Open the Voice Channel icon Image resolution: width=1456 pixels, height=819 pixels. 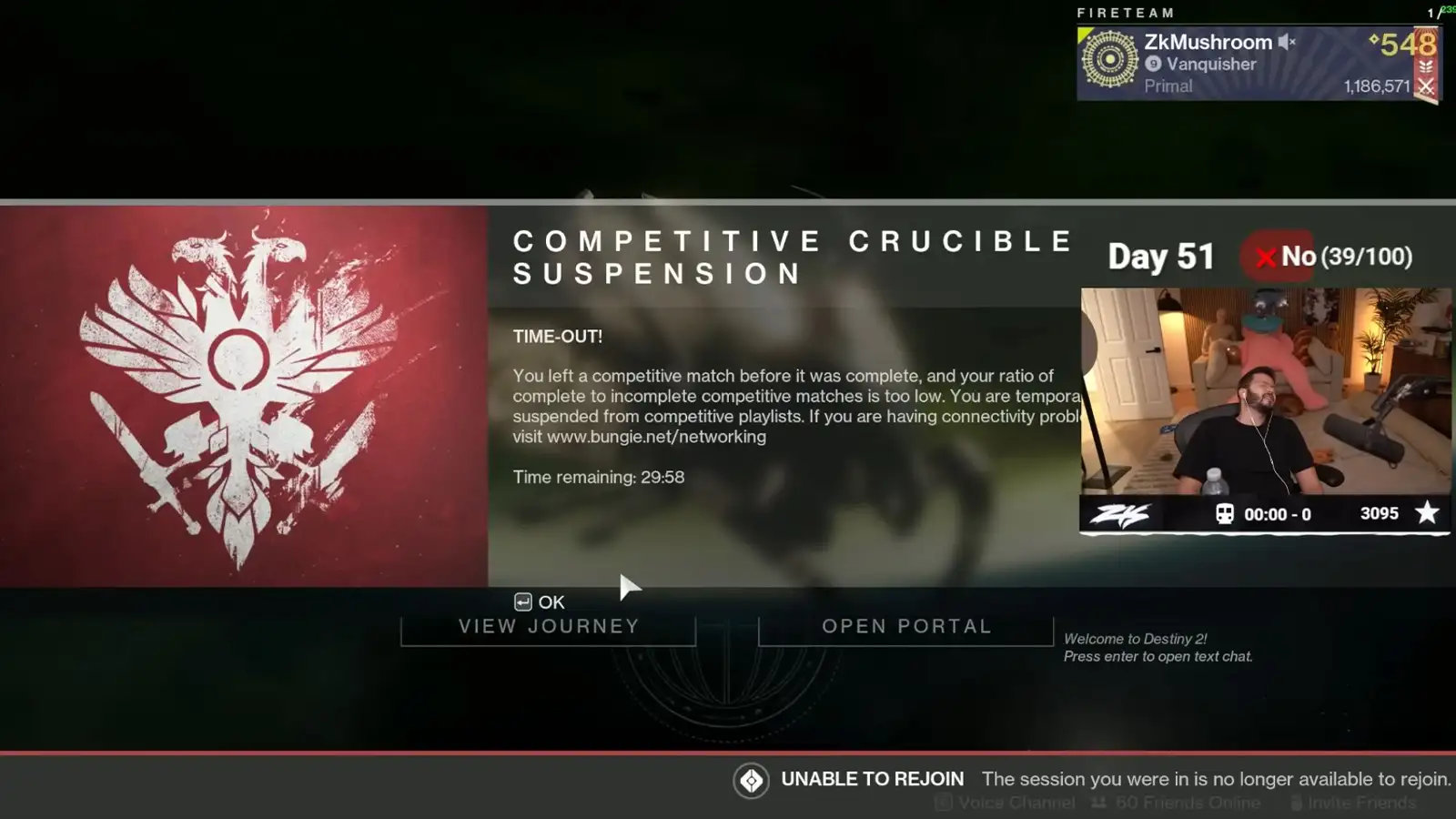tap(943, 804)
